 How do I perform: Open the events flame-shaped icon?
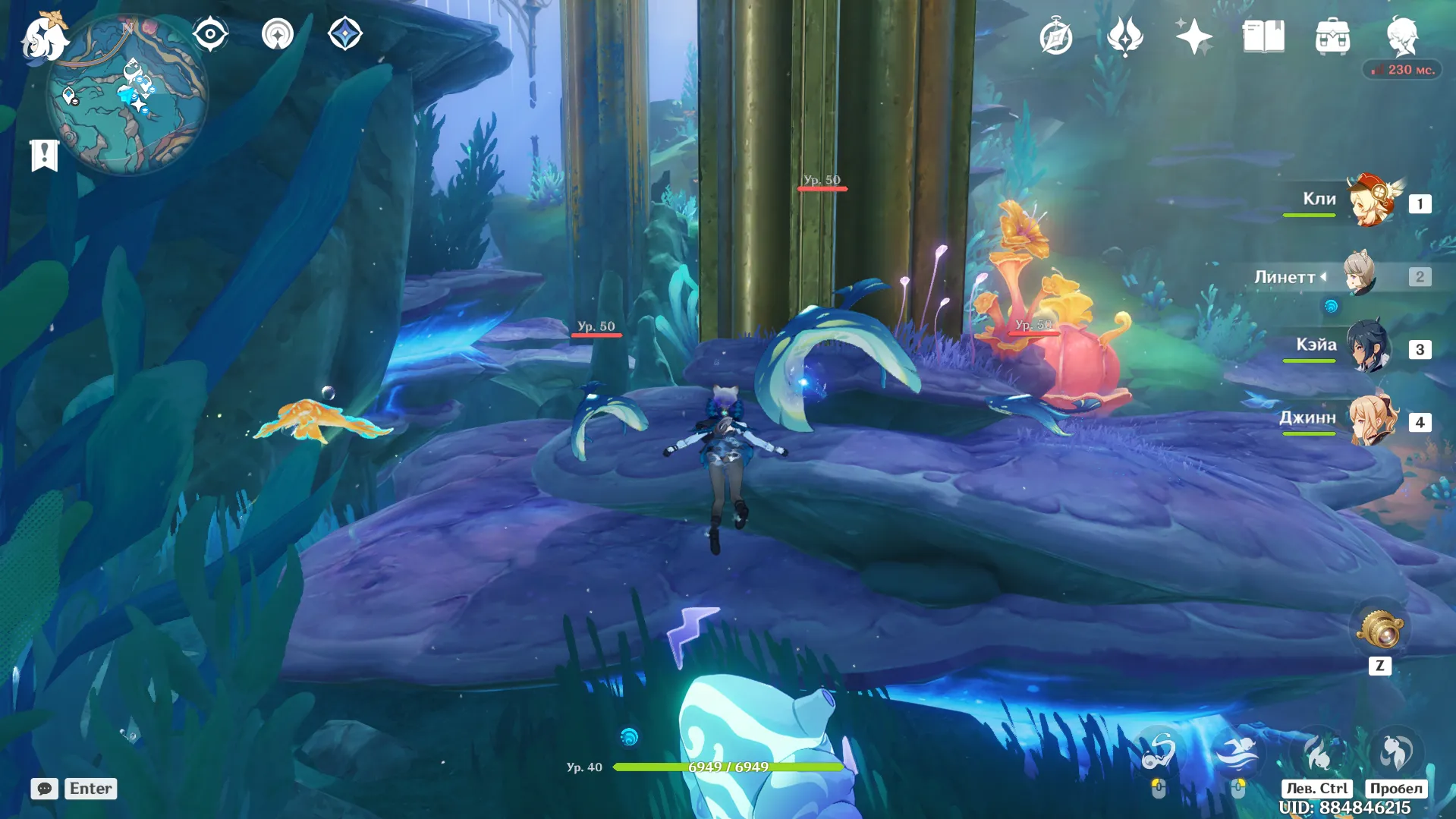pos(1124,36)
